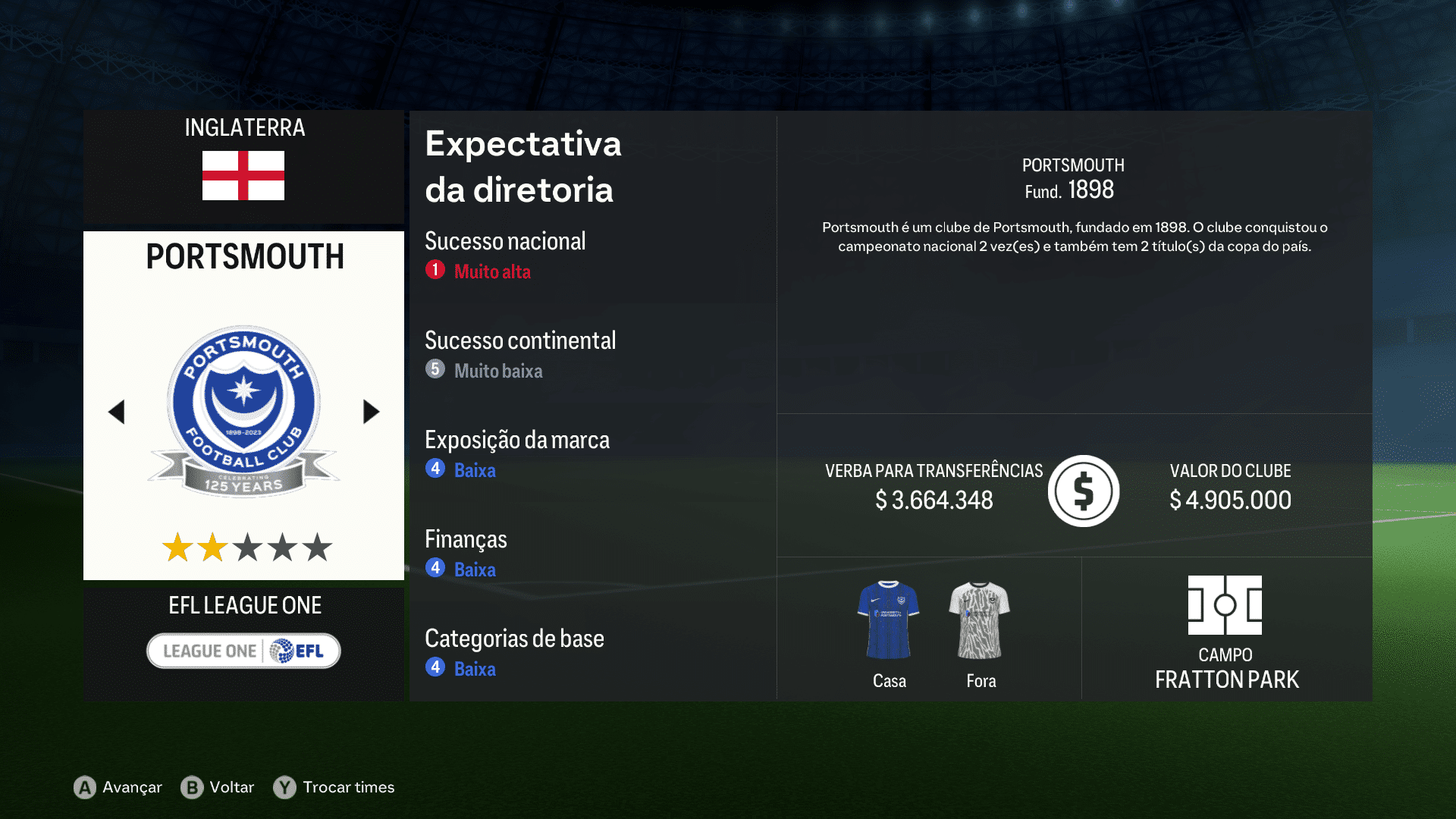
Task: Select the Sucesso continental item
Action: pyautogui.click(x=521, y=341)
